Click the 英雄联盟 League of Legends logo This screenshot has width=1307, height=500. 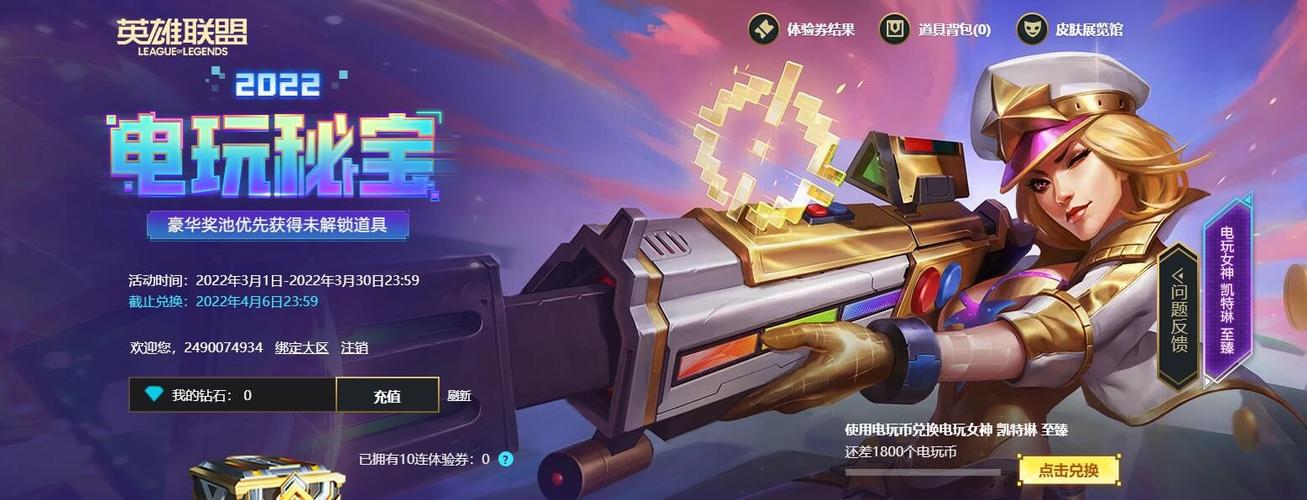pyautogui.click(x=181, y=36)
